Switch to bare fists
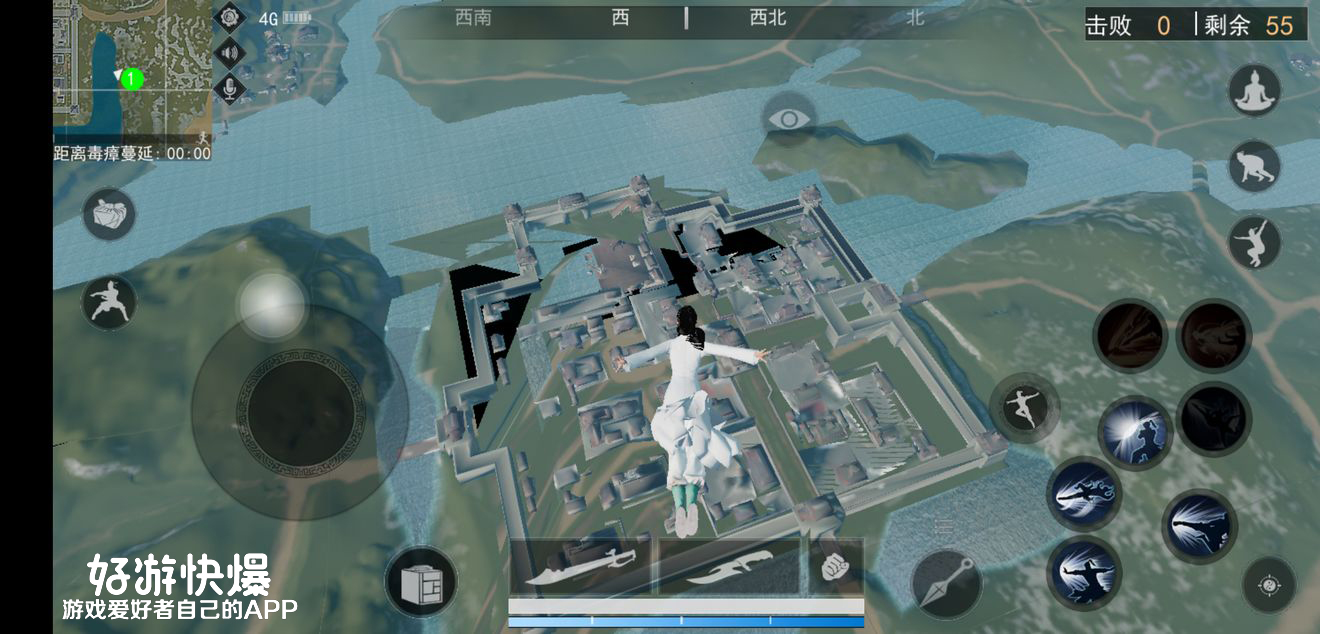Image resolution: width=1320 pixels, height=634 pixels. click(x=834, y=567)
